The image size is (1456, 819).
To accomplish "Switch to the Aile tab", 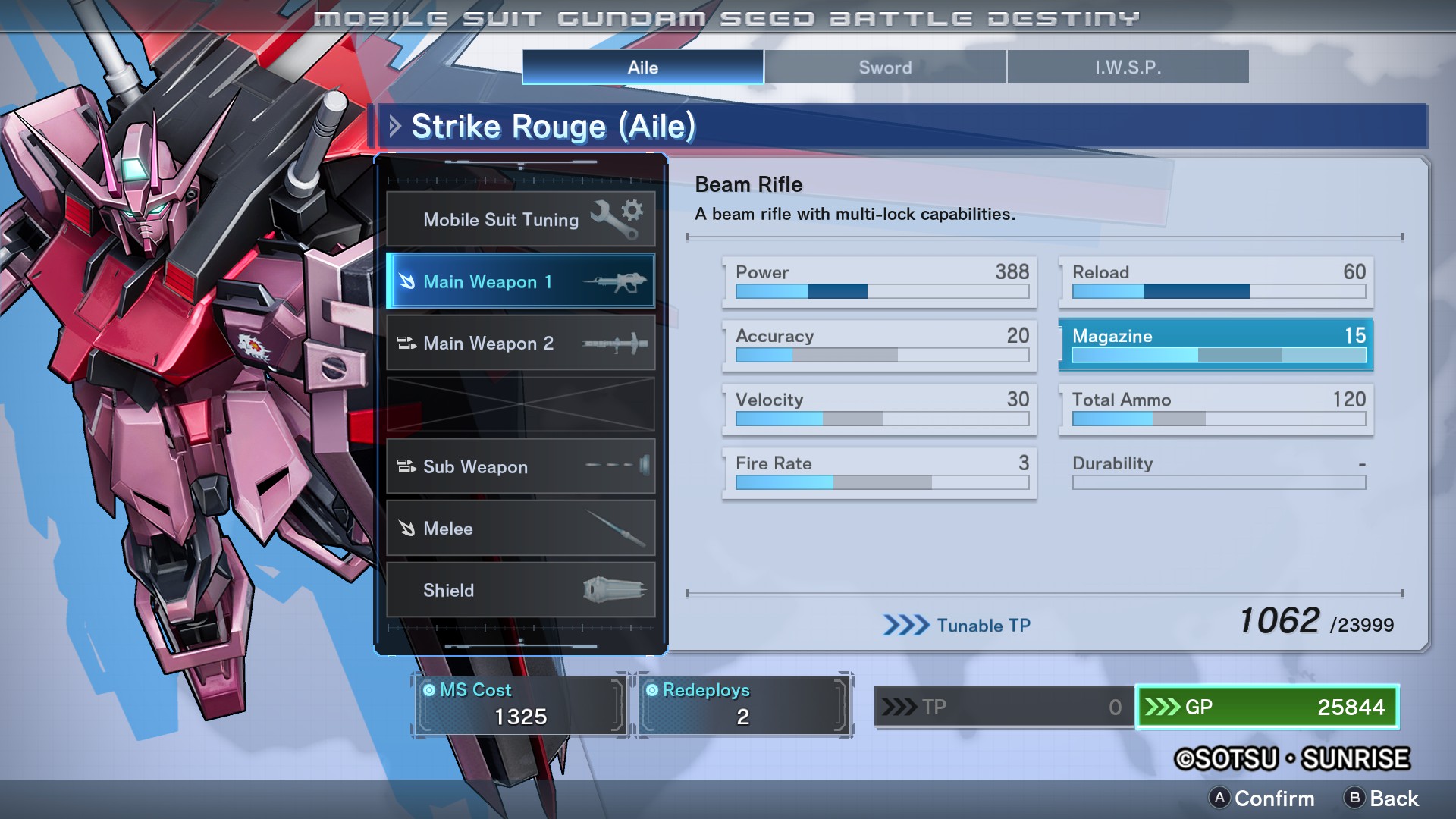I will (x=642, y=67).
